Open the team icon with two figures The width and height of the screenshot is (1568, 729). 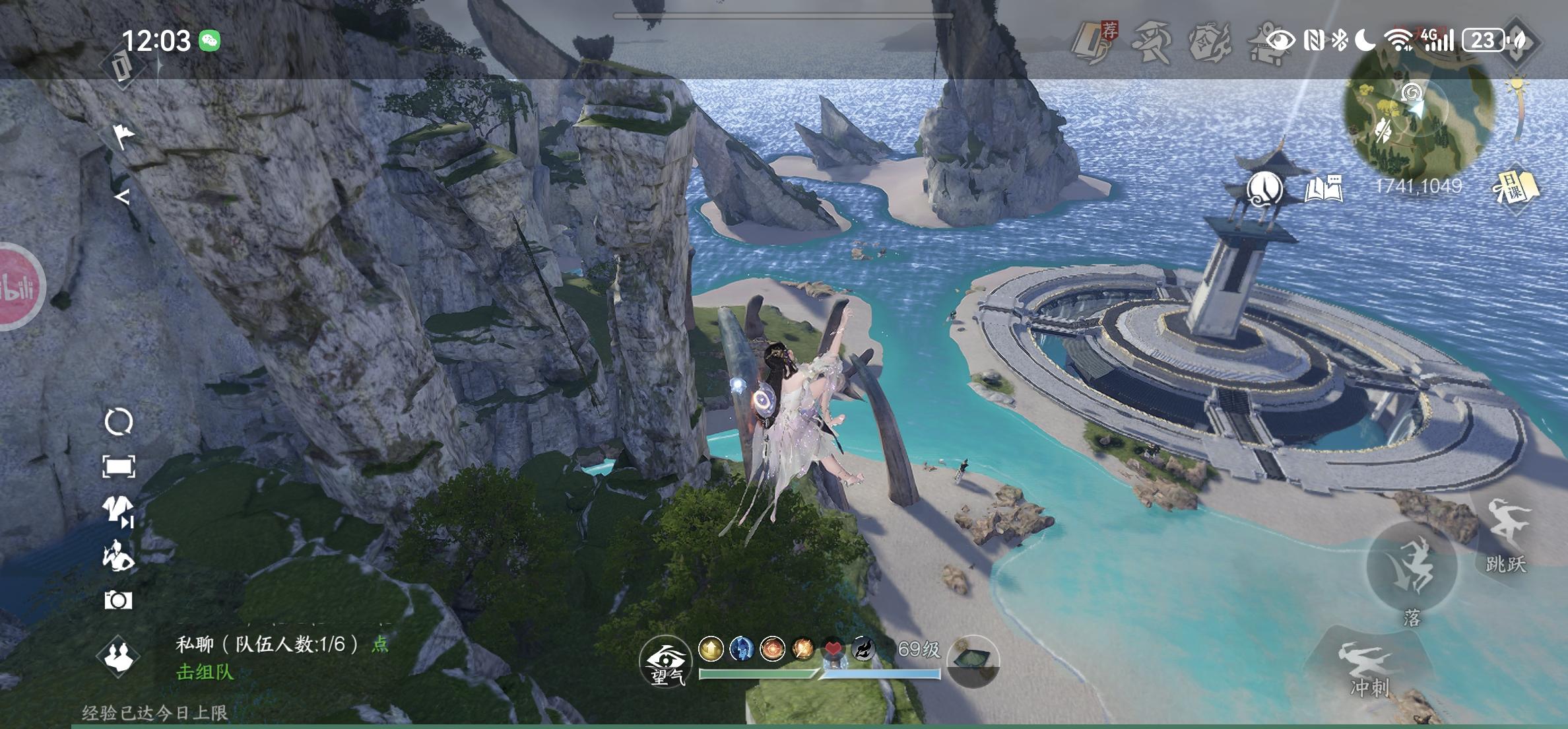[119, 656]
